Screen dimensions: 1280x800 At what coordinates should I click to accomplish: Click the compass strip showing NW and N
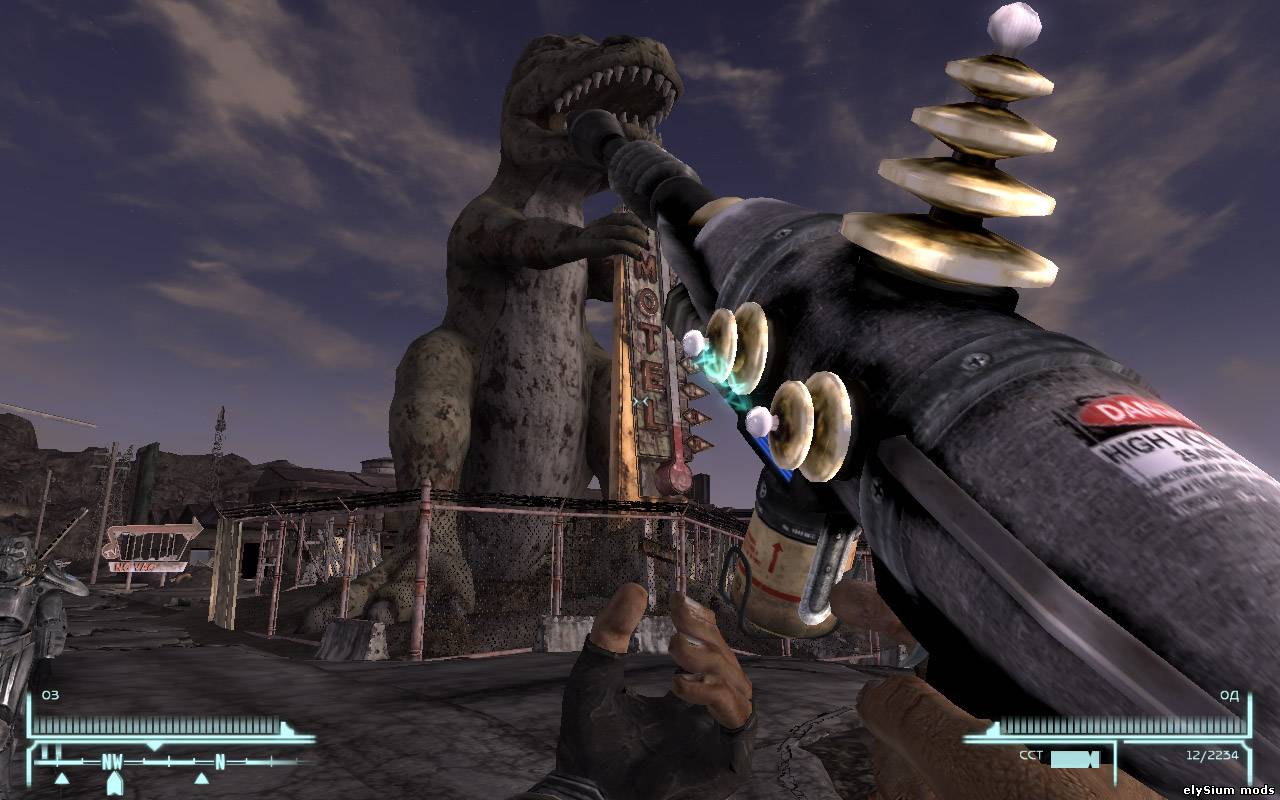(x=170, y=762)
